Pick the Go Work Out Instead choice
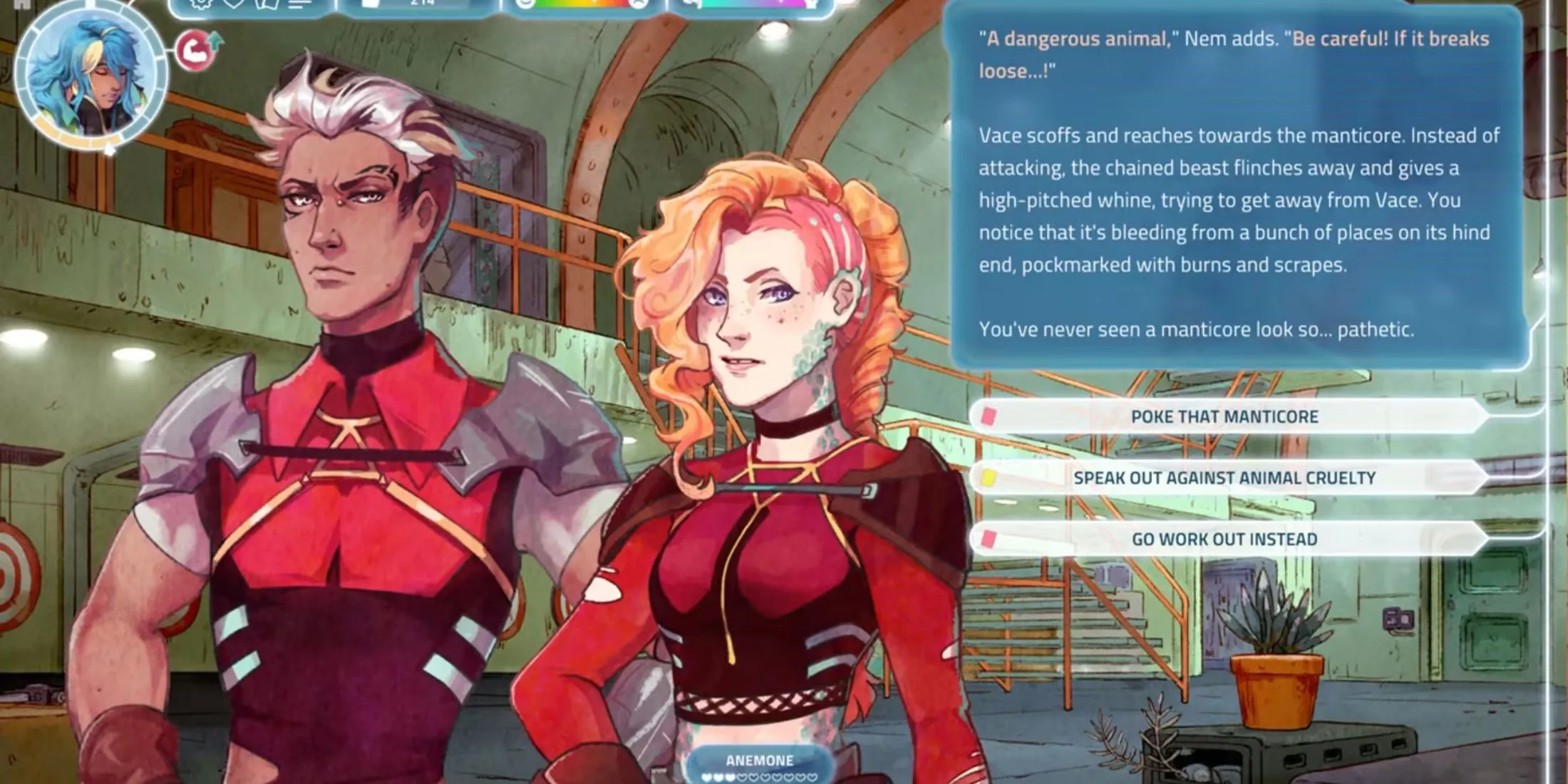This screenshot has height=784, width=1568. [1224, 539]
